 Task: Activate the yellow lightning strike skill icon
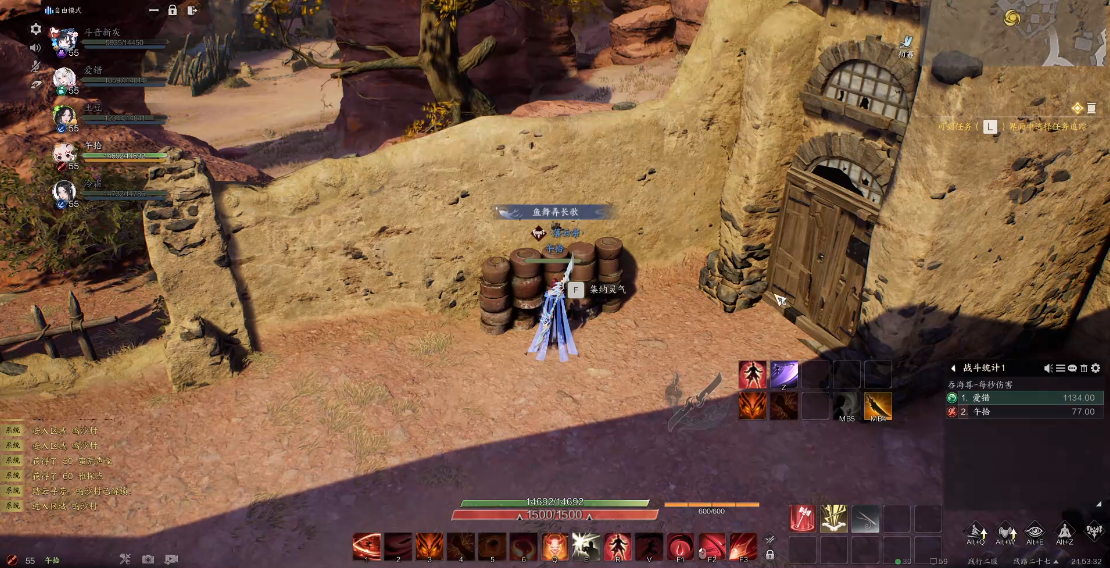click(x=834, y=518)
